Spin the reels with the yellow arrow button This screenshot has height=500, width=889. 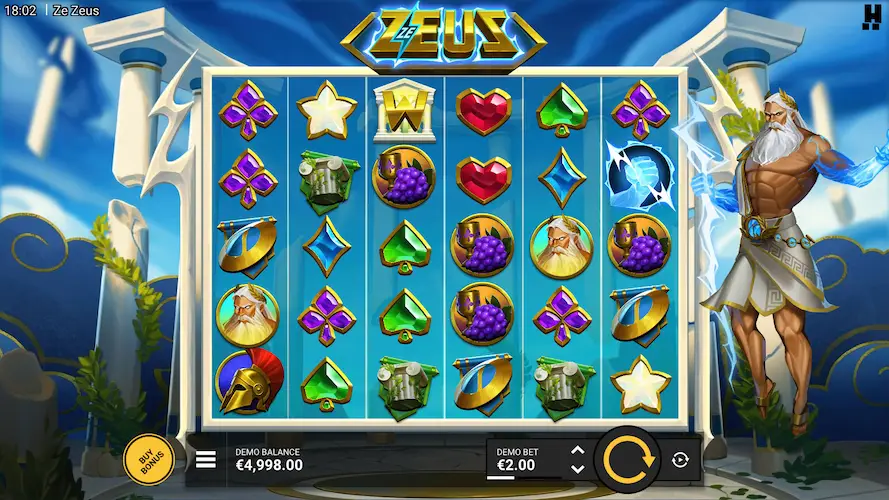tap(626, 459)
